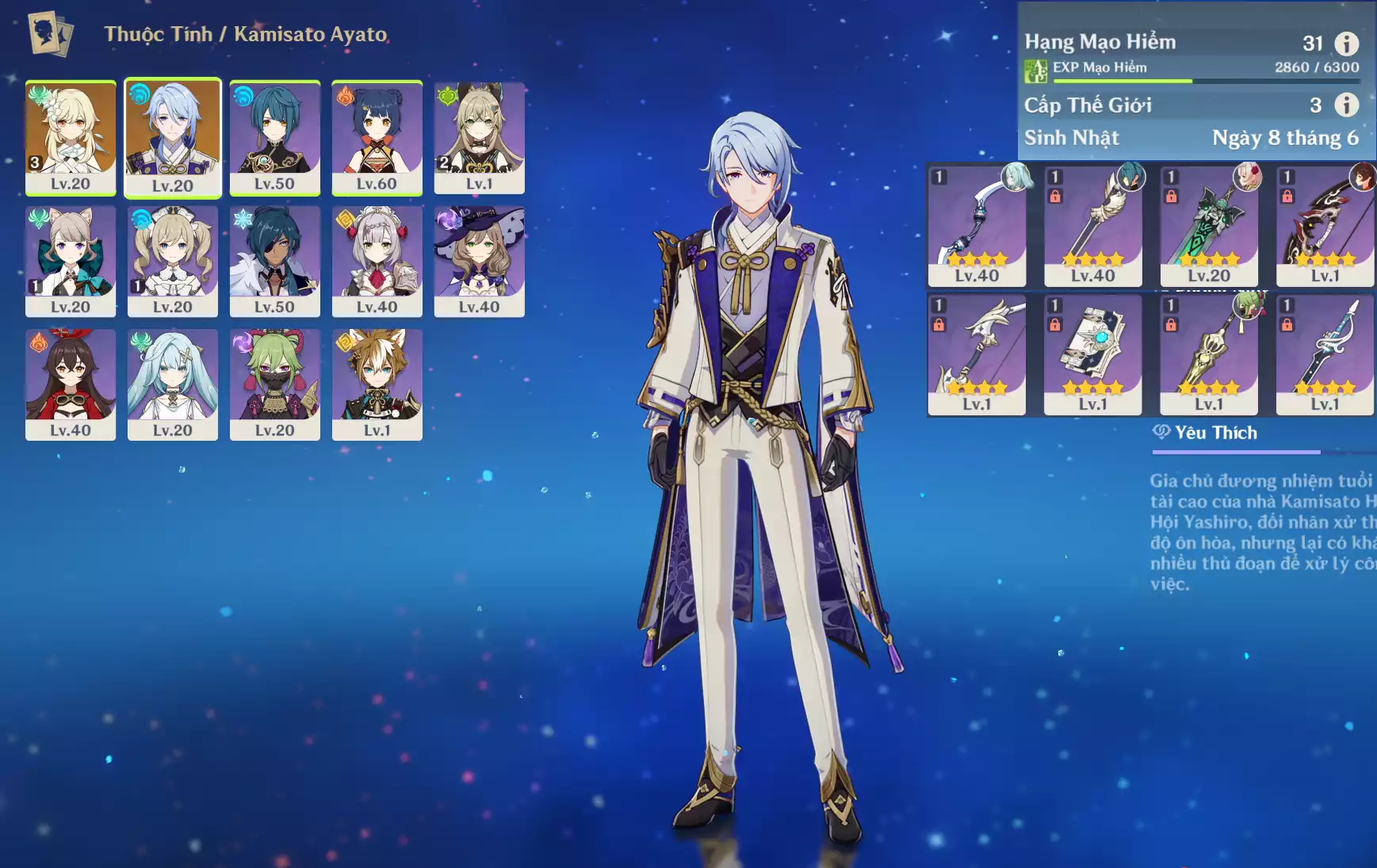The height and width of the screenshot is (868, 1377).
Task: Choose Lisa's character portrait
Action: 479,261
